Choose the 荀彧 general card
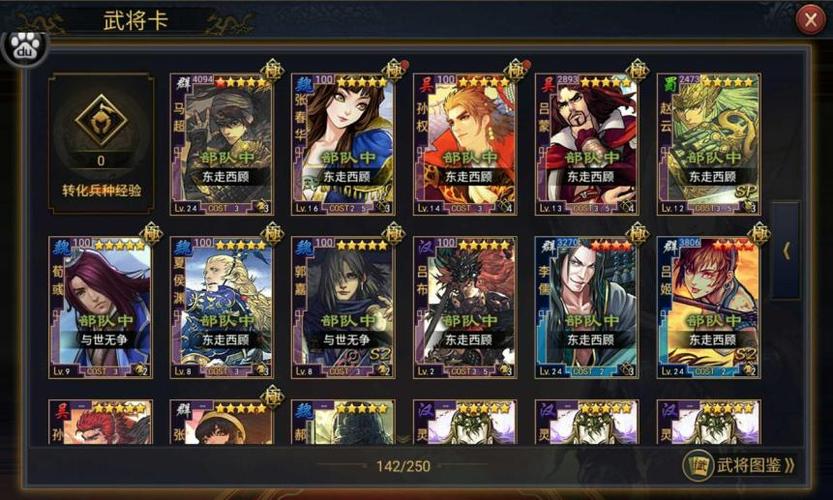The image size is (833, 500). pos(100,308)
